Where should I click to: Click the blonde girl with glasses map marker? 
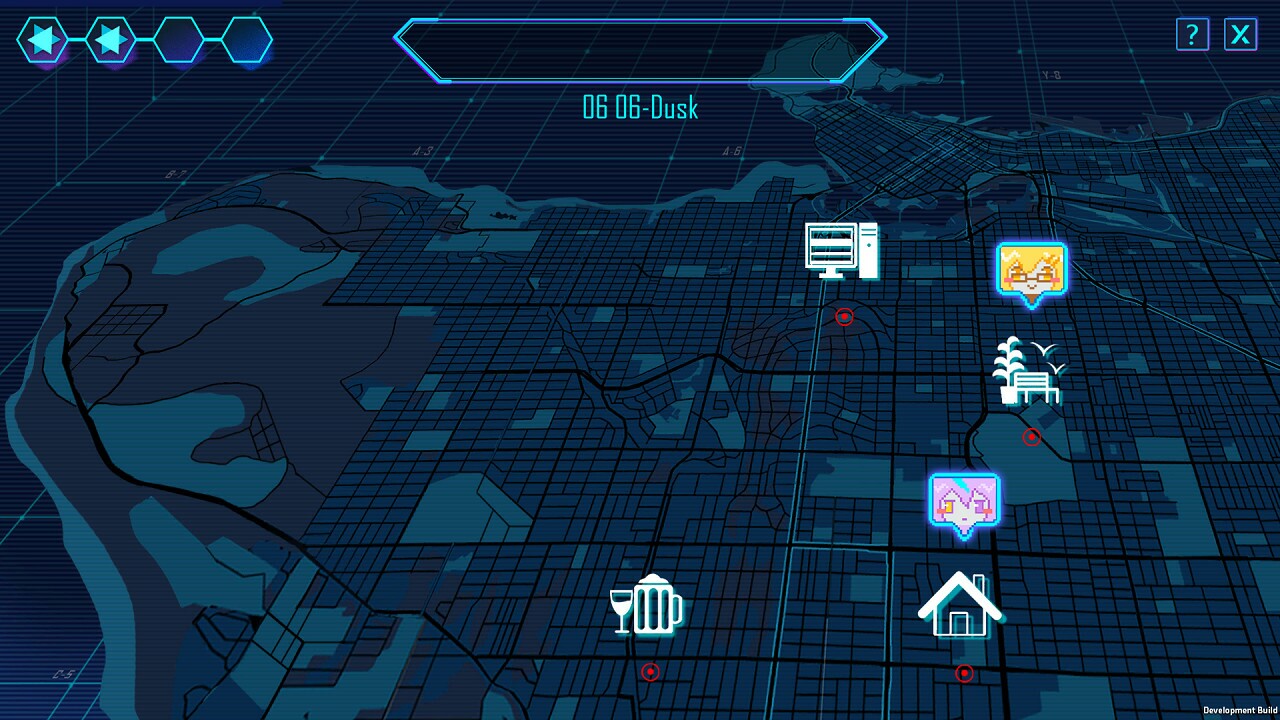point(1032,268)
